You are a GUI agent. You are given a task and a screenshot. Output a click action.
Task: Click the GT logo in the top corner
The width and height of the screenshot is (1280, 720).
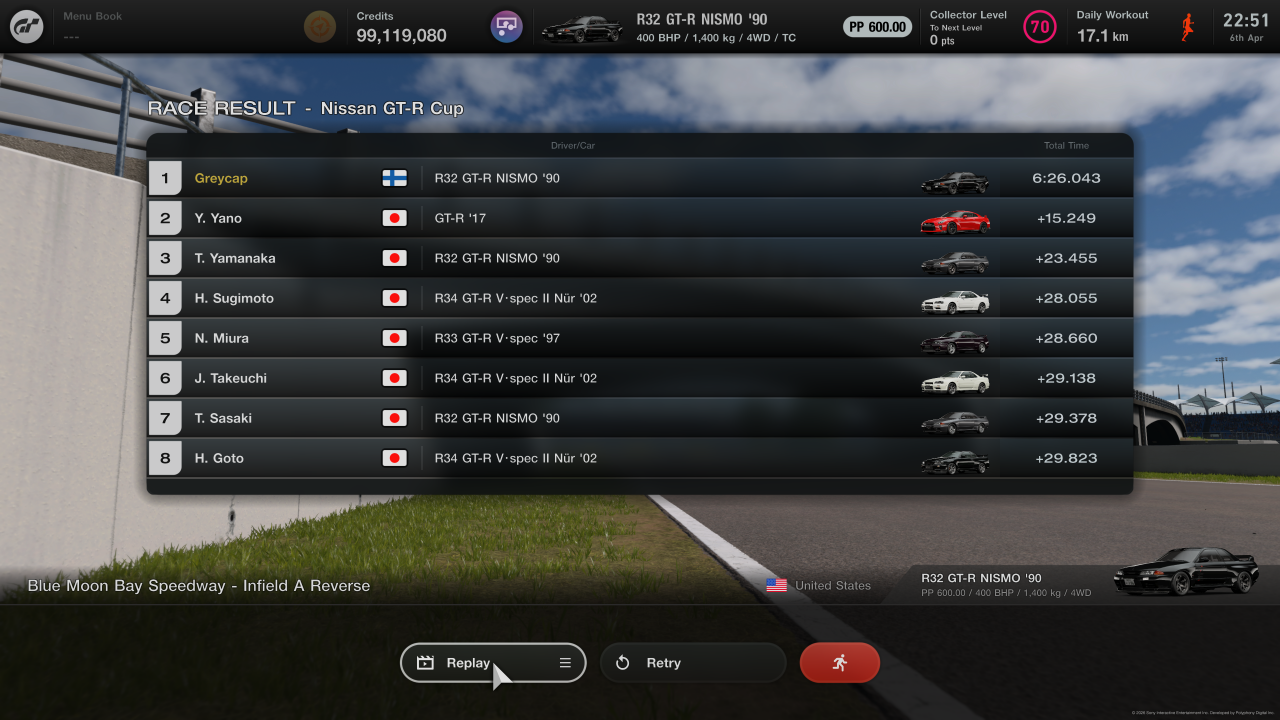tap(26, 26)
